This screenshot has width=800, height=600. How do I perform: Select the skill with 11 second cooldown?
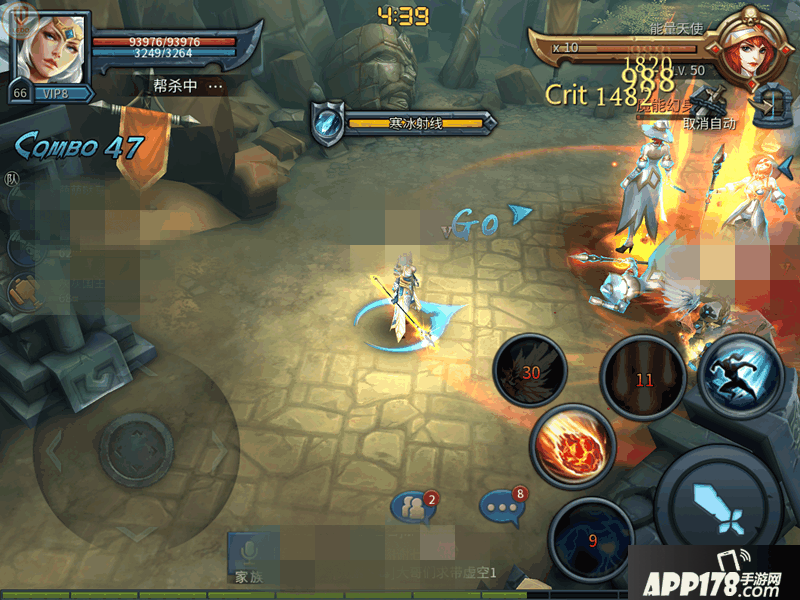[x=641, y=378]
